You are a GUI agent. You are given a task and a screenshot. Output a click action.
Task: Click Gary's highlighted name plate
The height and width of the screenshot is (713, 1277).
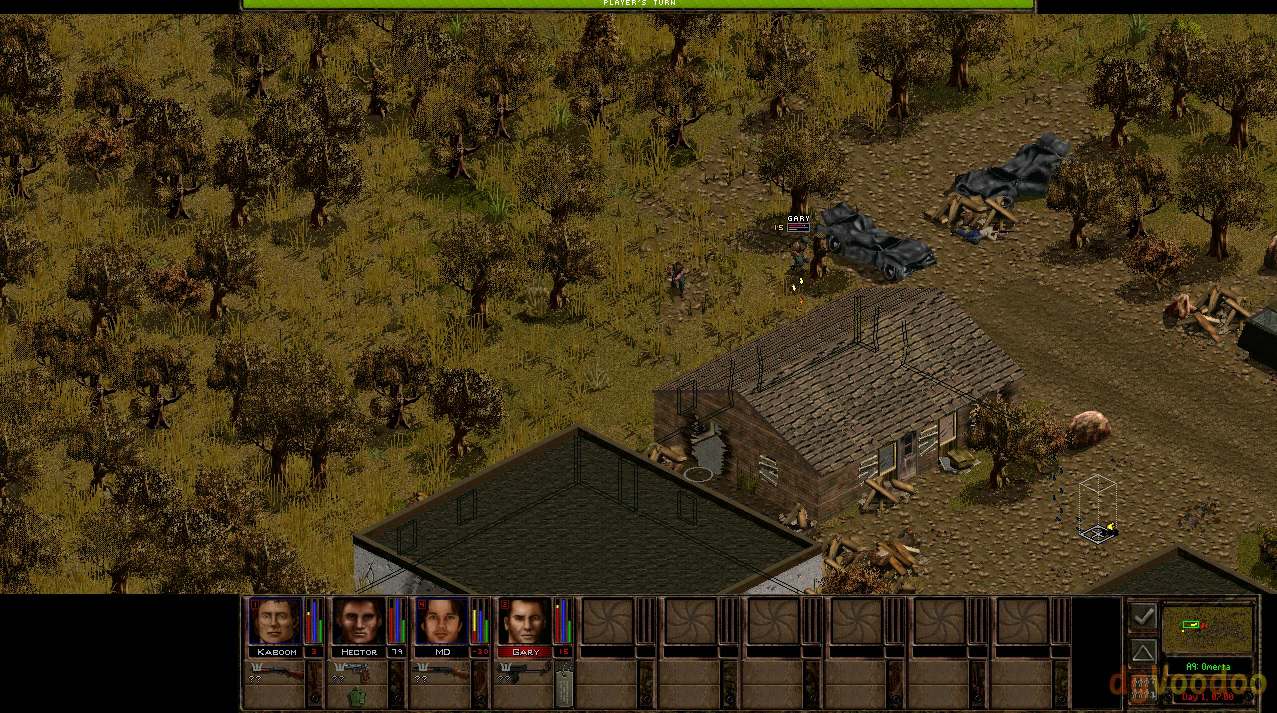click(524, 652)
